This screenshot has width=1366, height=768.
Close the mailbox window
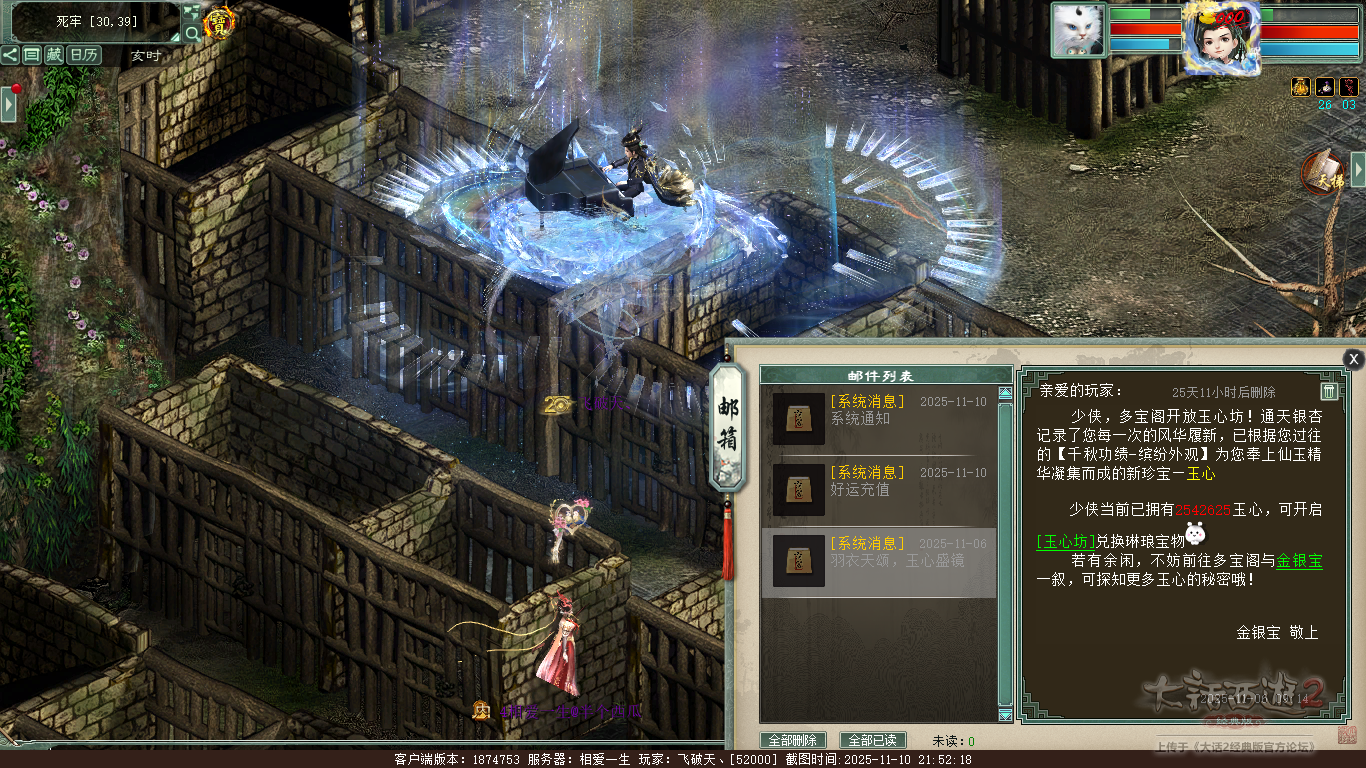coord(1353,359)
